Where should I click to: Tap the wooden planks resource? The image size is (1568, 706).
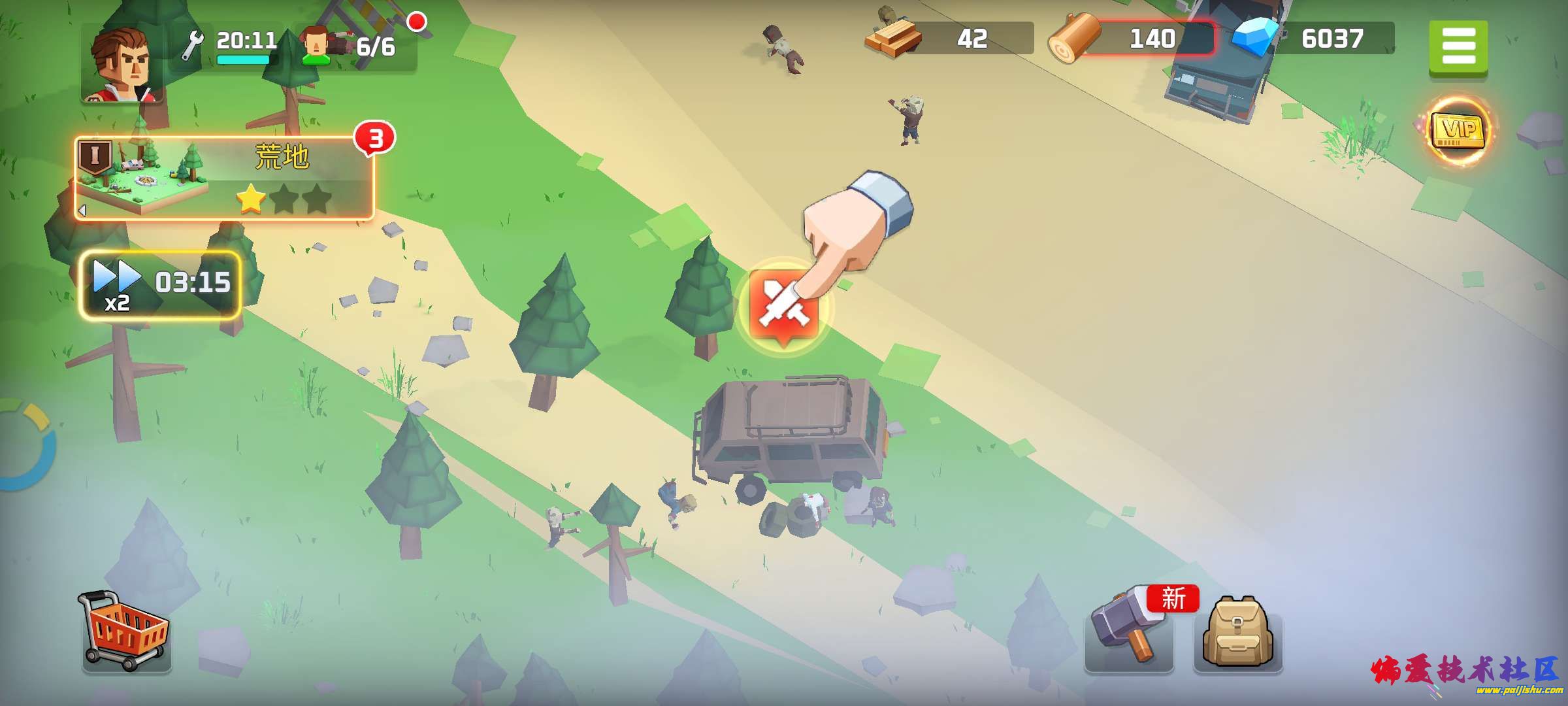[949, 39]
